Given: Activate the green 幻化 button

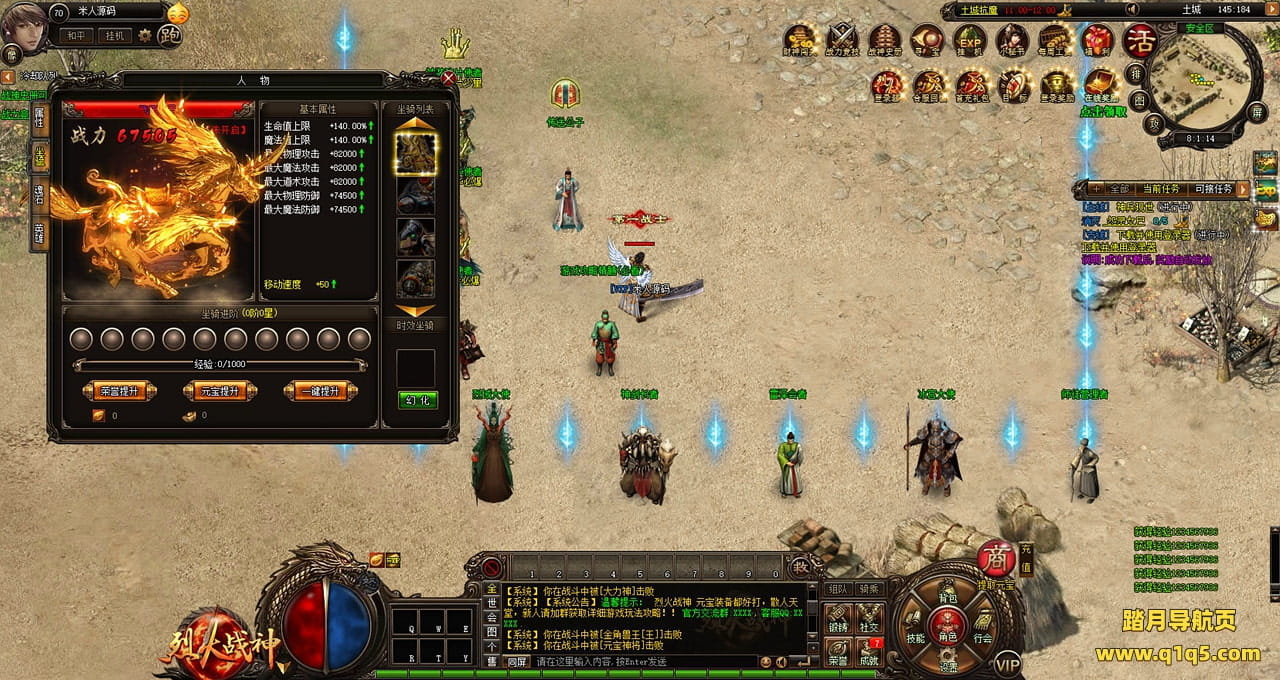Looking at the screenshot, I should 416,400.
